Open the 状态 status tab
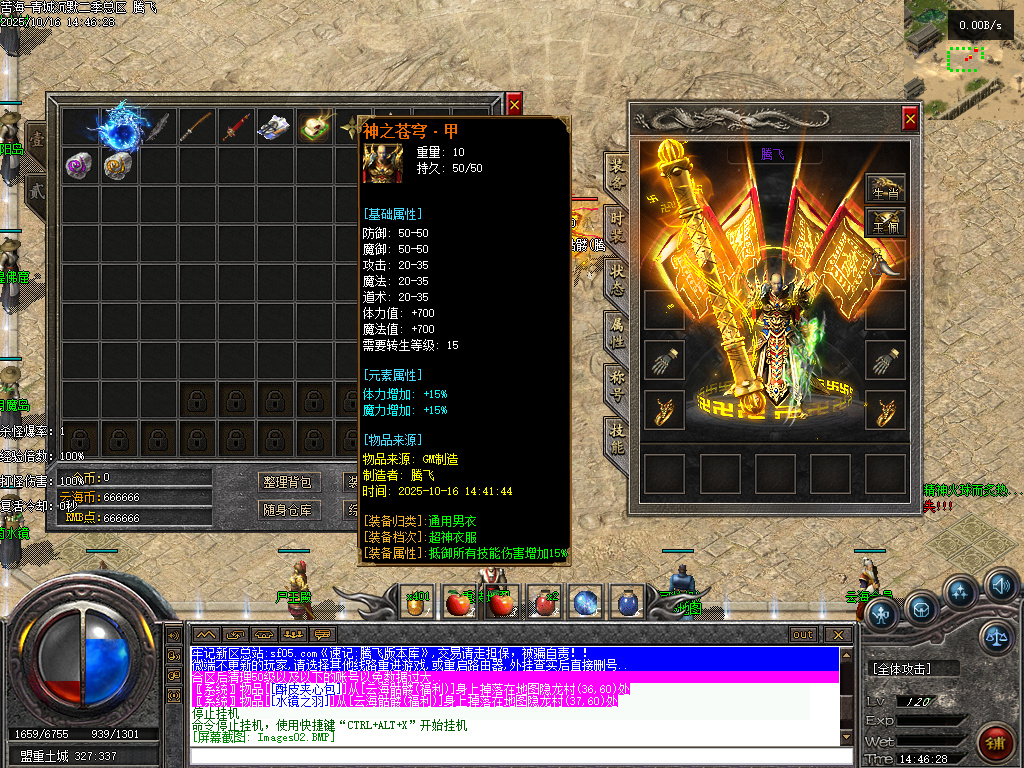 click(618, 281)
